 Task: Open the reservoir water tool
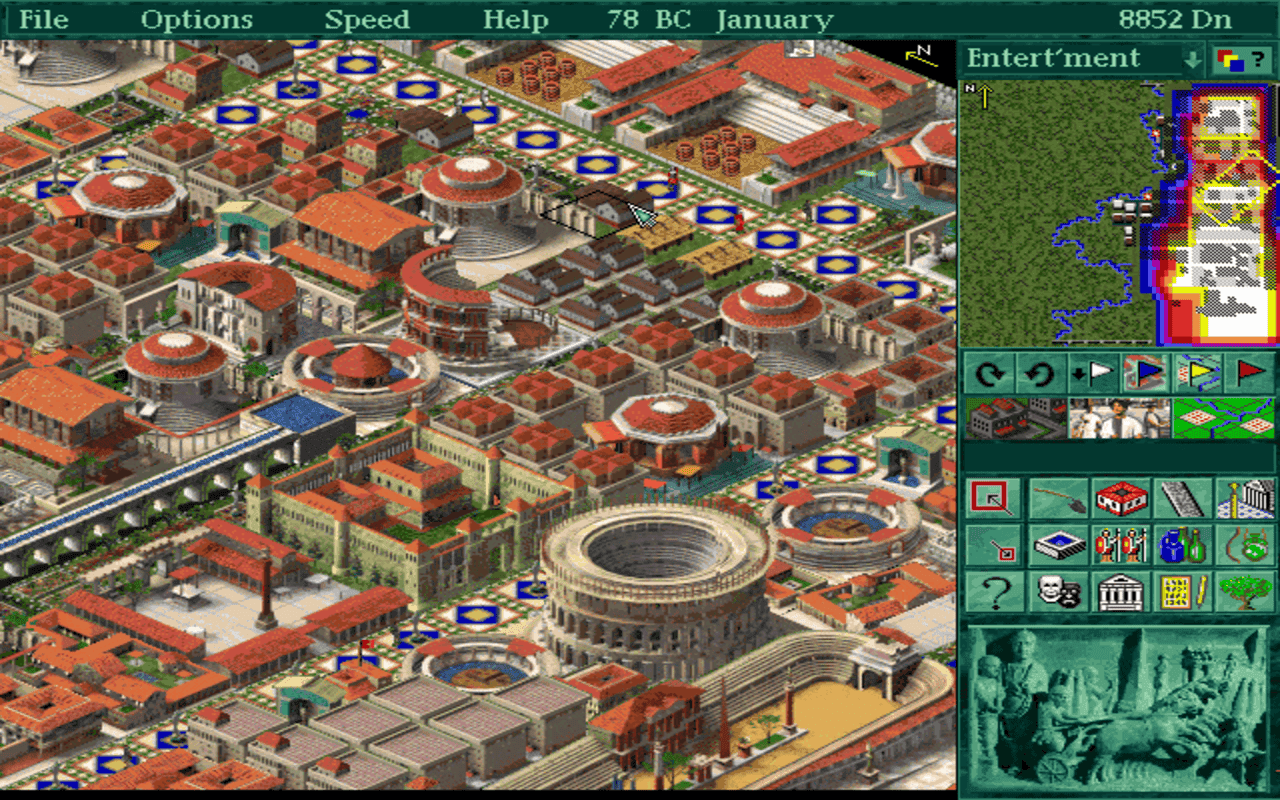tap(1058, 545)
